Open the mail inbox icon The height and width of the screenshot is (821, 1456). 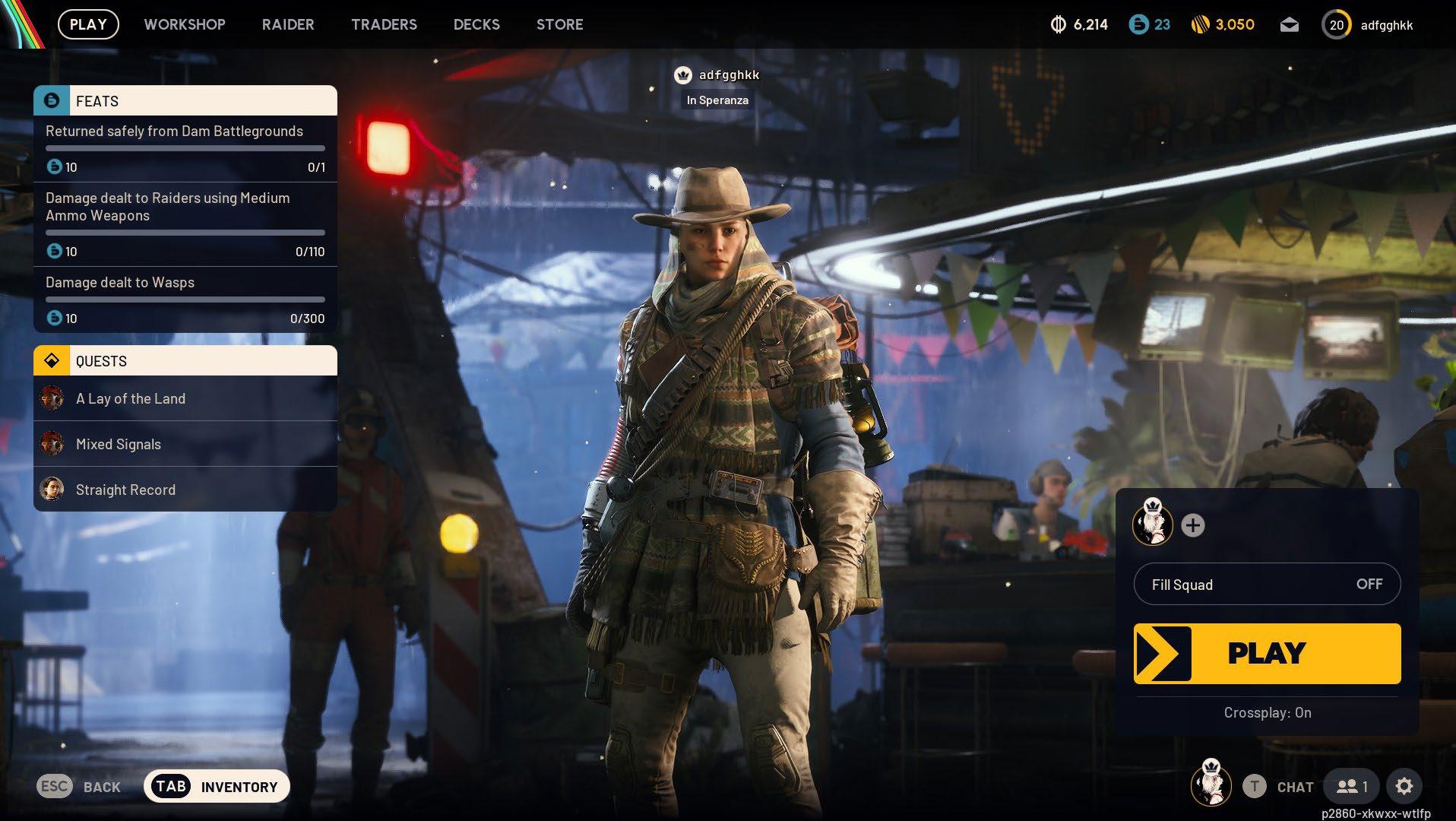coord(1289,25)
